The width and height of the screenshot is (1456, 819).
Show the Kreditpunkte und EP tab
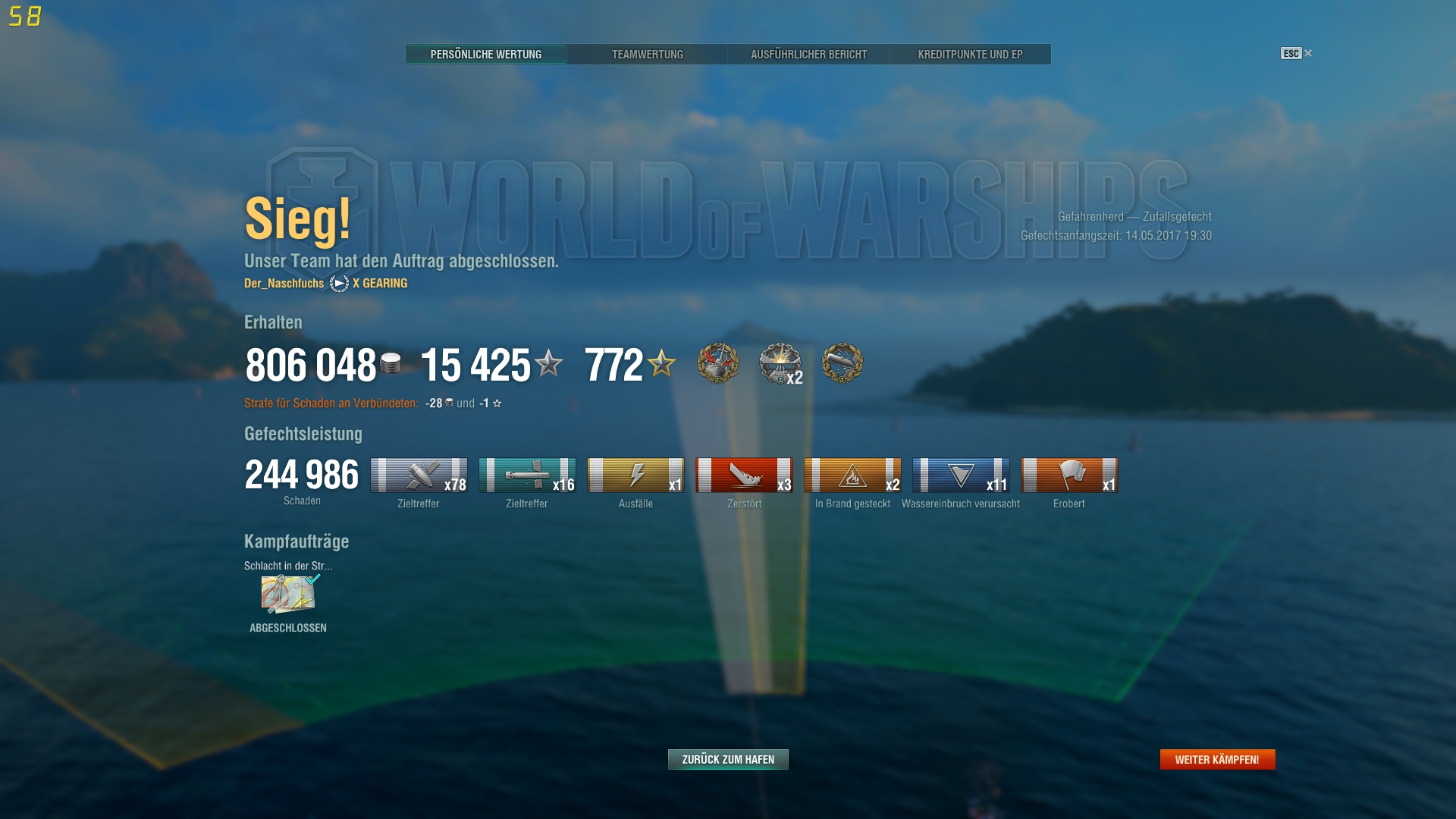(x=970, y=55)
